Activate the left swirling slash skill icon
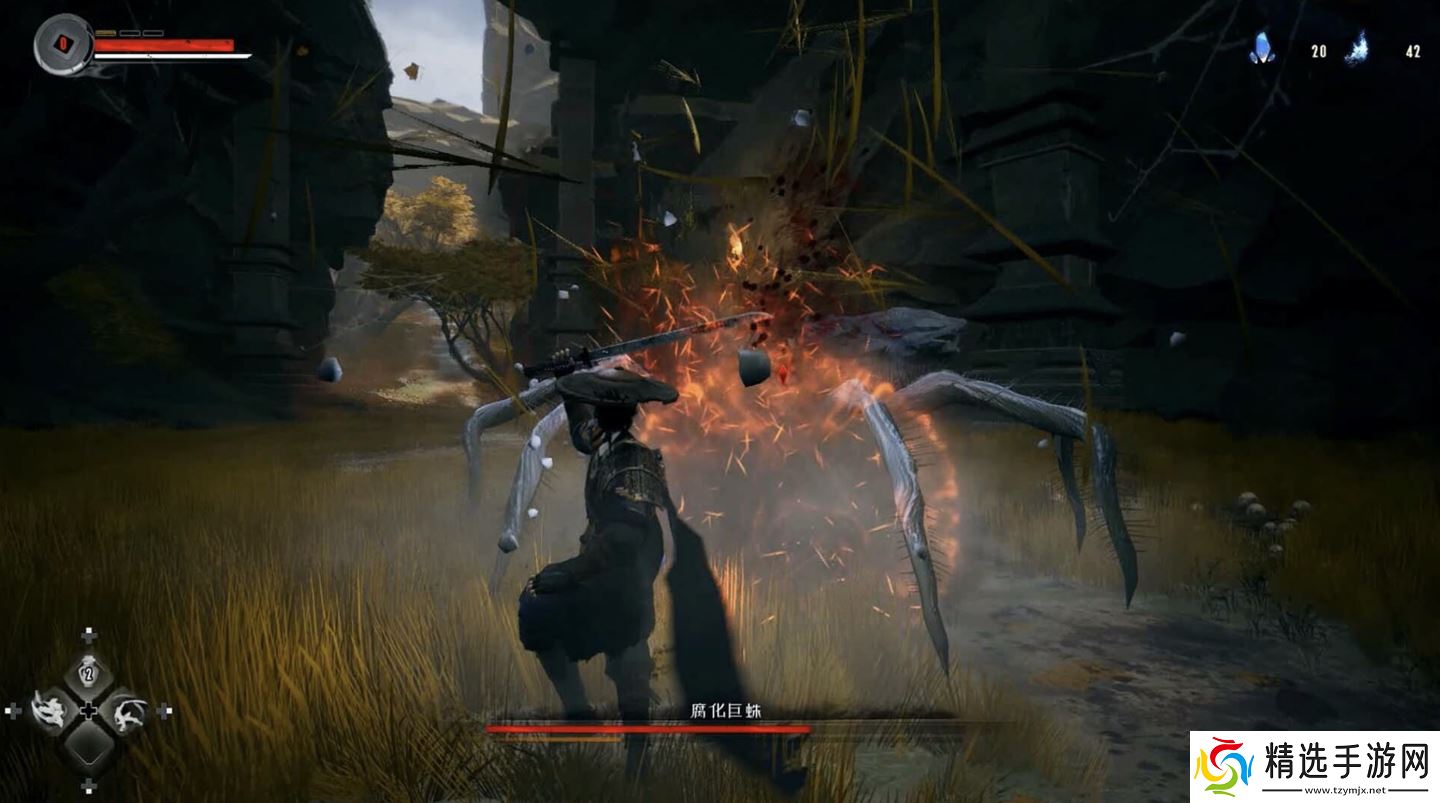1440x803 pixels. [48, 711]
